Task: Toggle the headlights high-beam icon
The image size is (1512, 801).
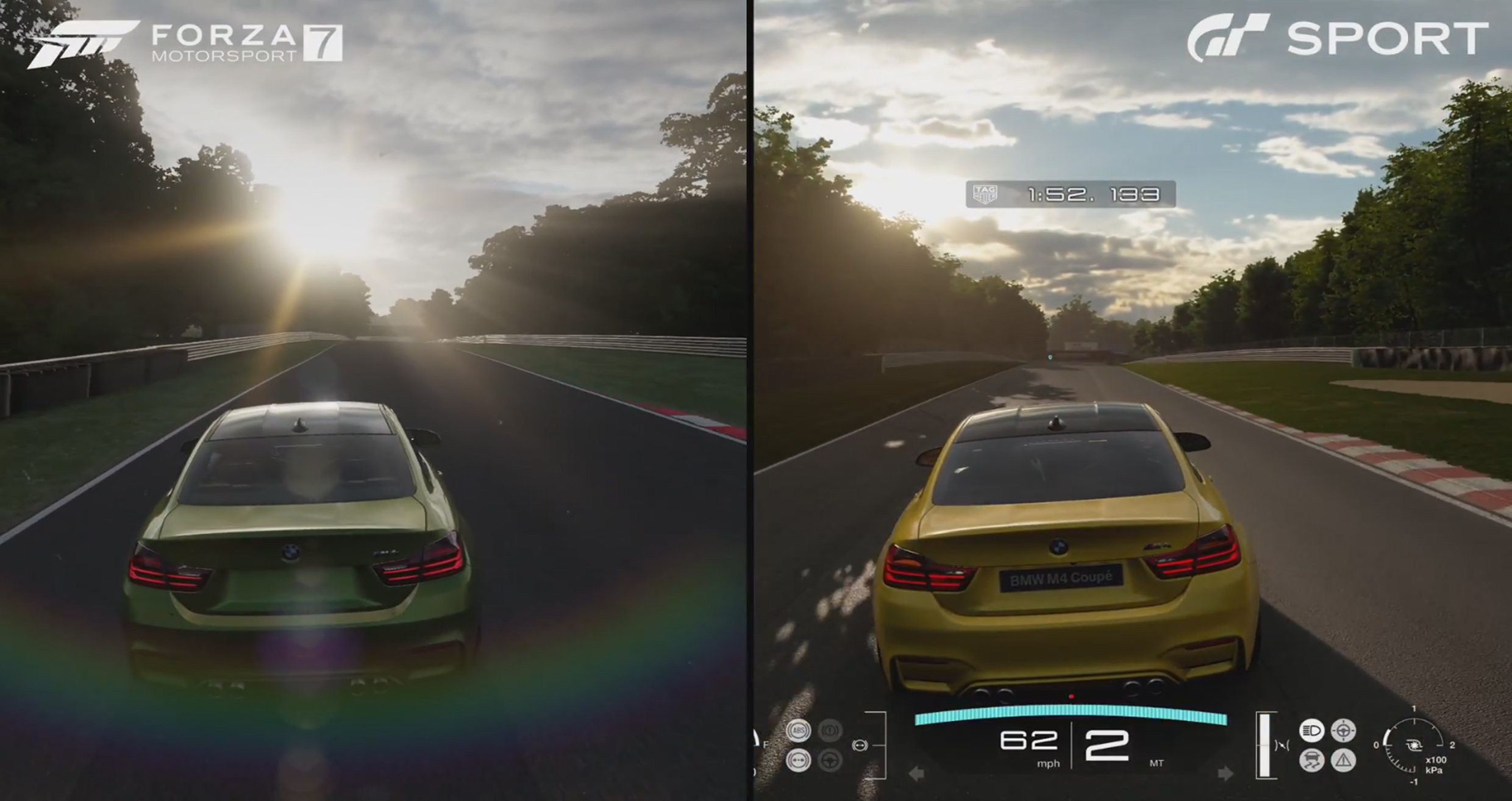Action: pos(1311,730)
